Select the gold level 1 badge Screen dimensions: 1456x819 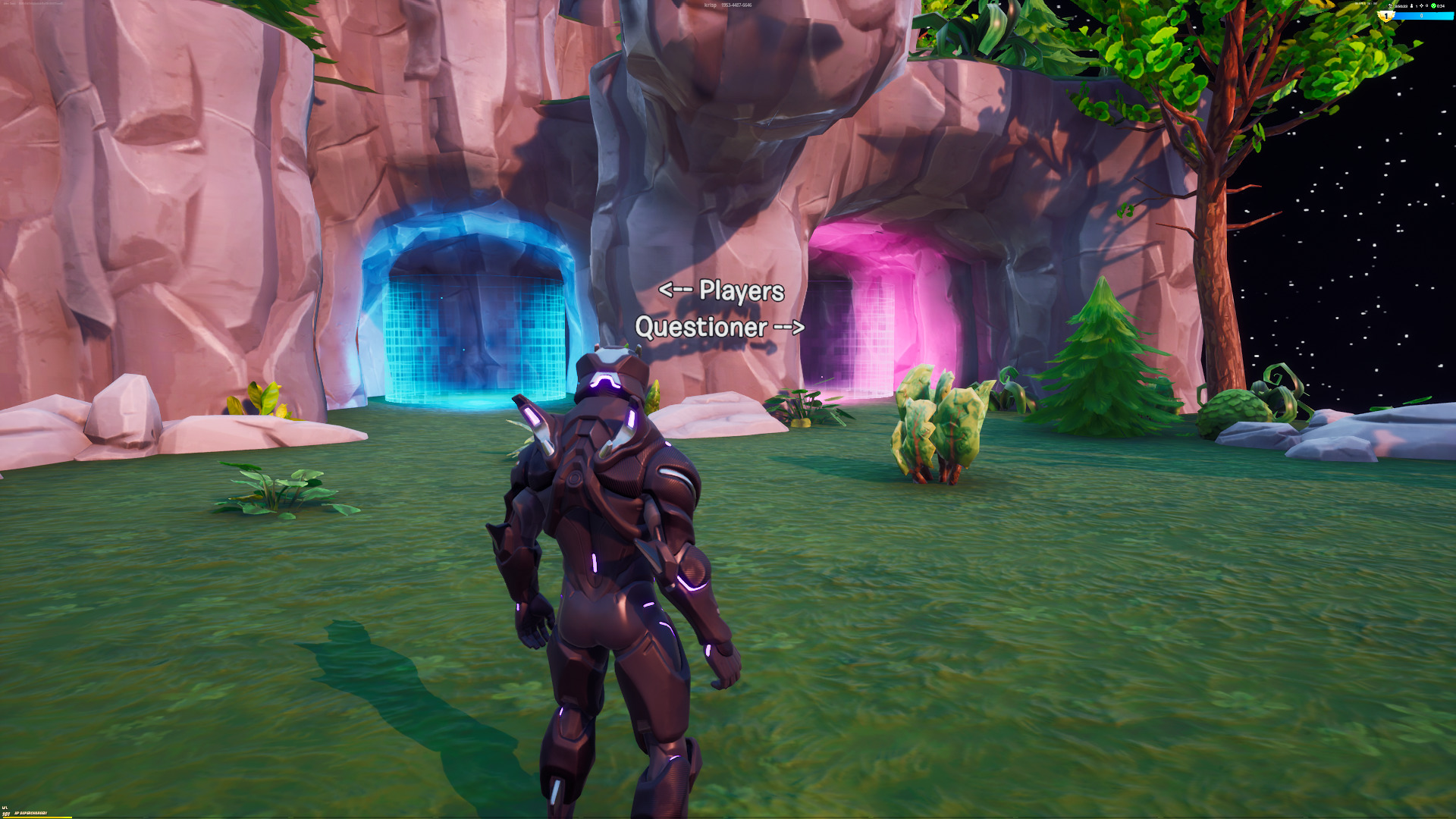[1385, 16]
